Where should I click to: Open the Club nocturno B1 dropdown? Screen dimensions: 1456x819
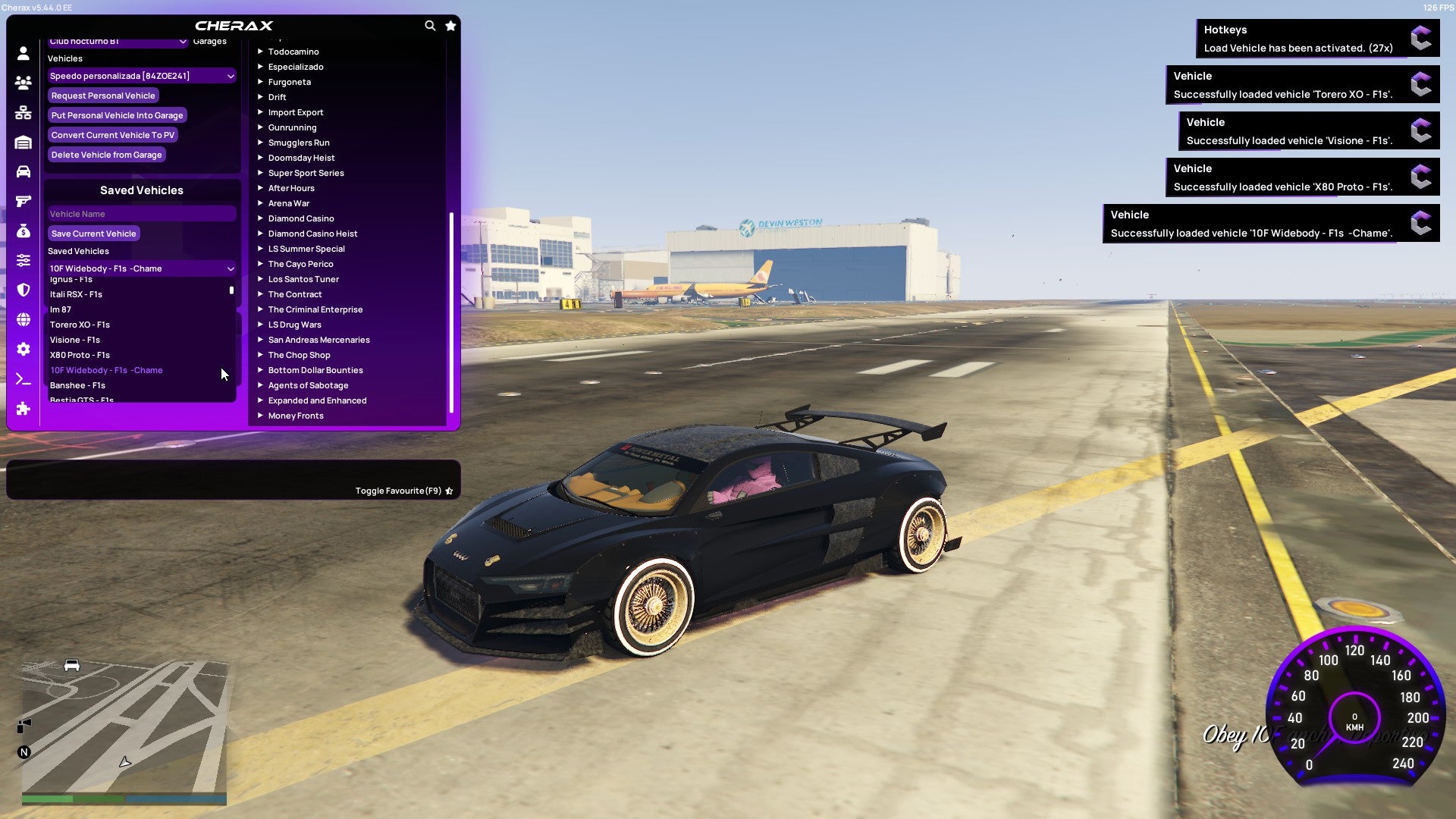click(118, 42)
